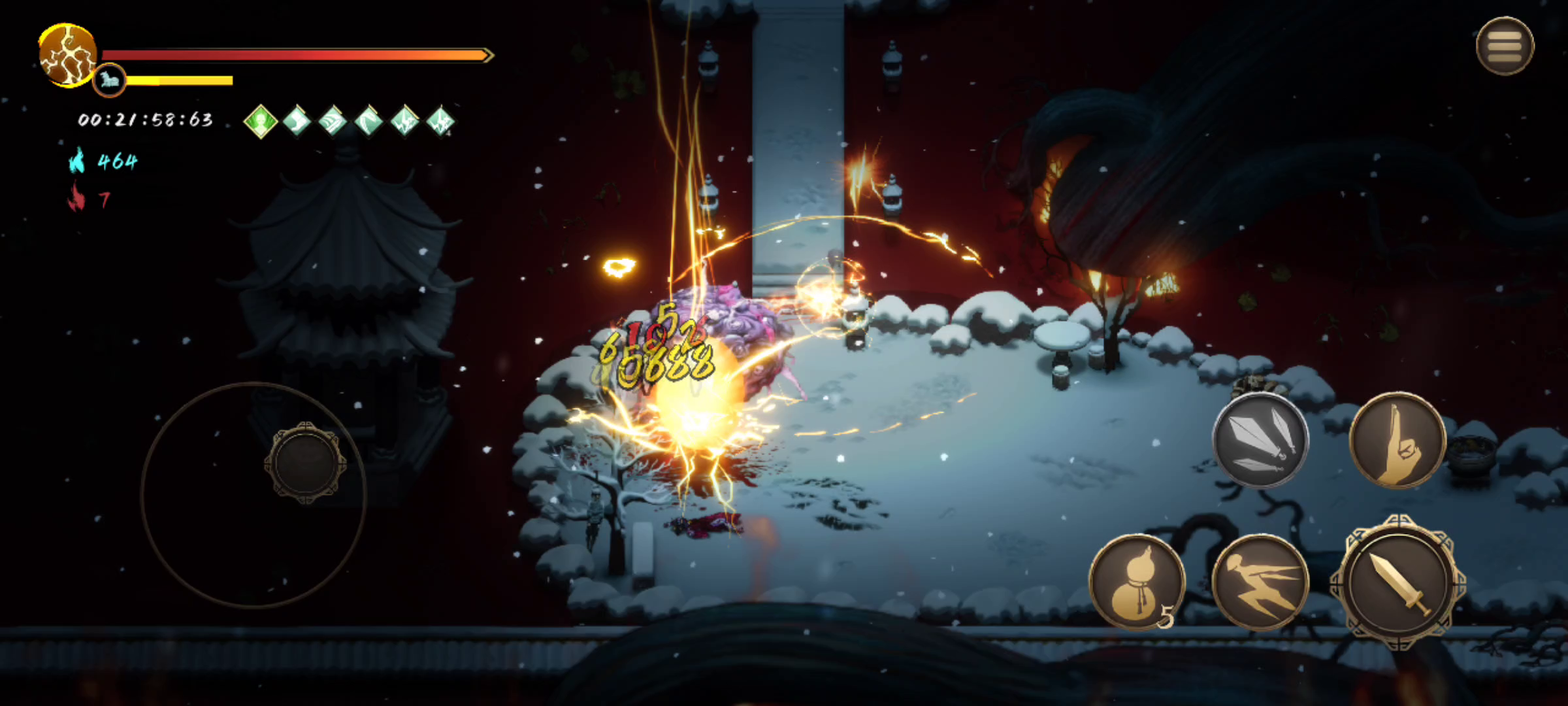
Task: Use the dash sprint ability
Action: click(x=1260, y=582)
